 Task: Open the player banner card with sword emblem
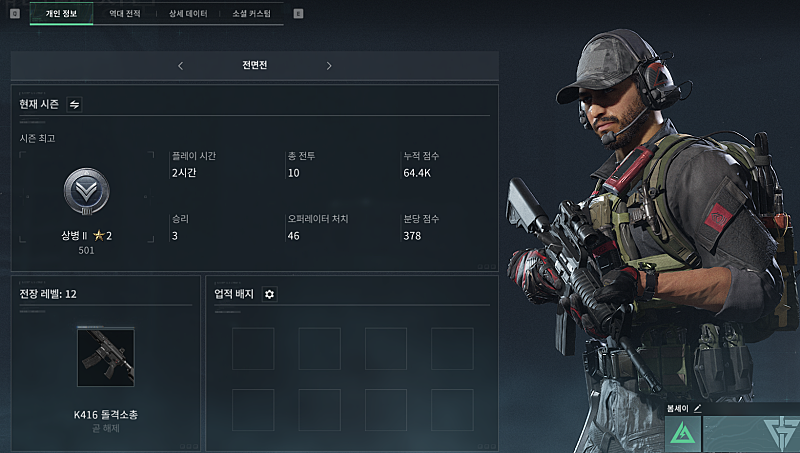point(751,434)
